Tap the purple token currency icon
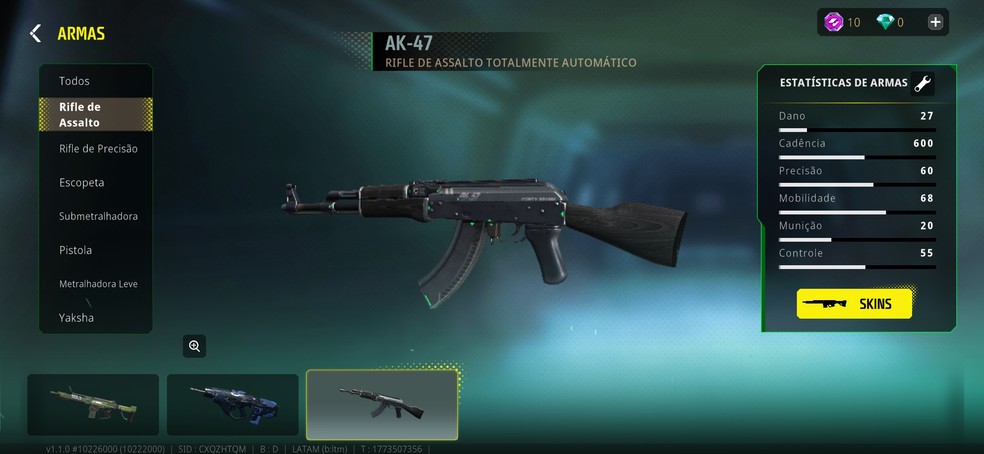 [x=833, y=22]
